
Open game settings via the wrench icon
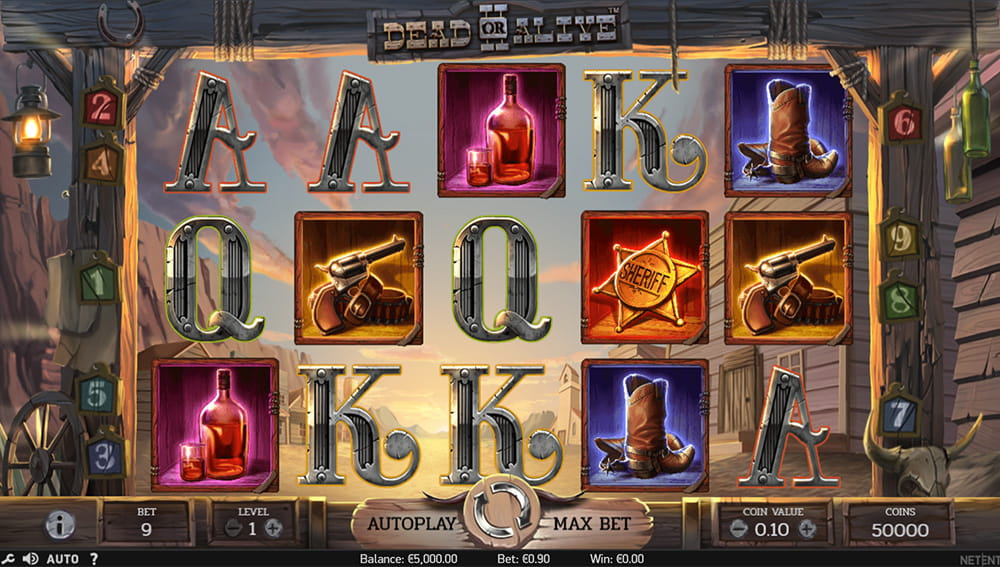tap(9, 559)
